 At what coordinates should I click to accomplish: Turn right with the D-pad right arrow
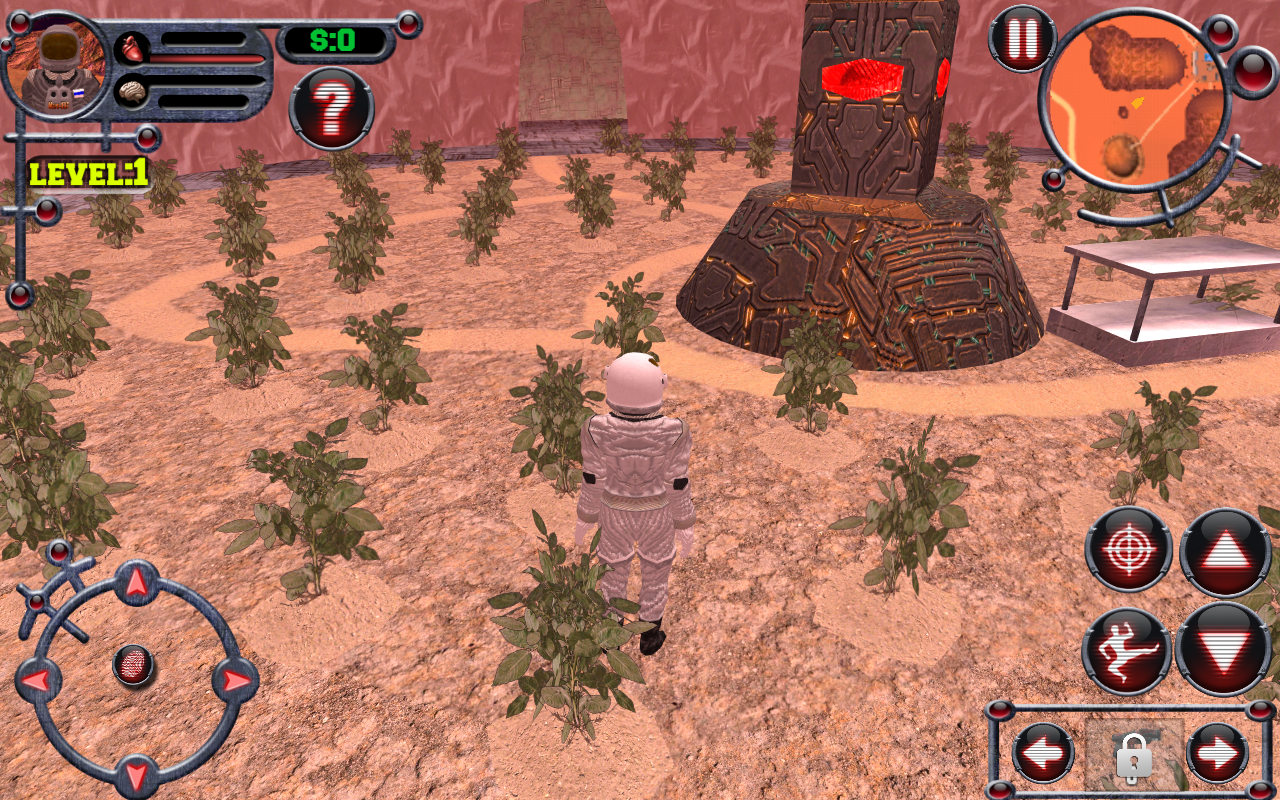[x=235, y=681]
